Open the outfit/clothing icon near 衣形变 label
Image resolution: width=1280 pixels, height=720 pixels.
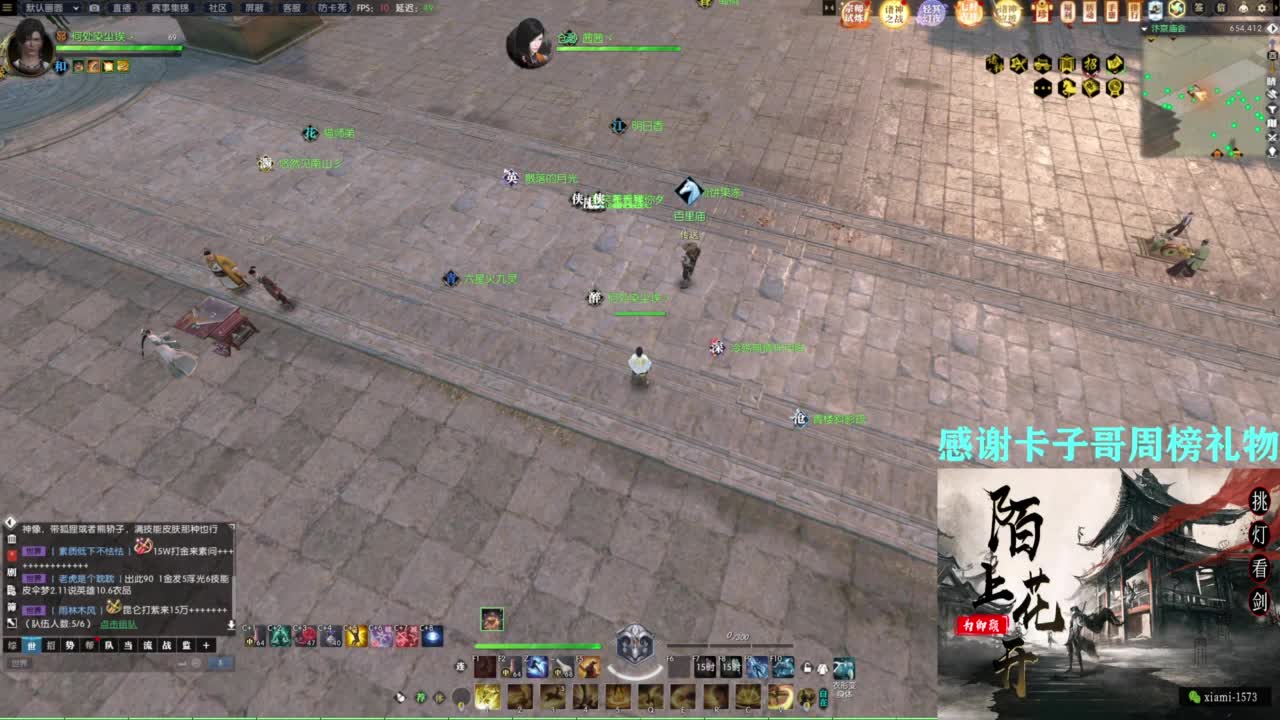pos(845,668)
